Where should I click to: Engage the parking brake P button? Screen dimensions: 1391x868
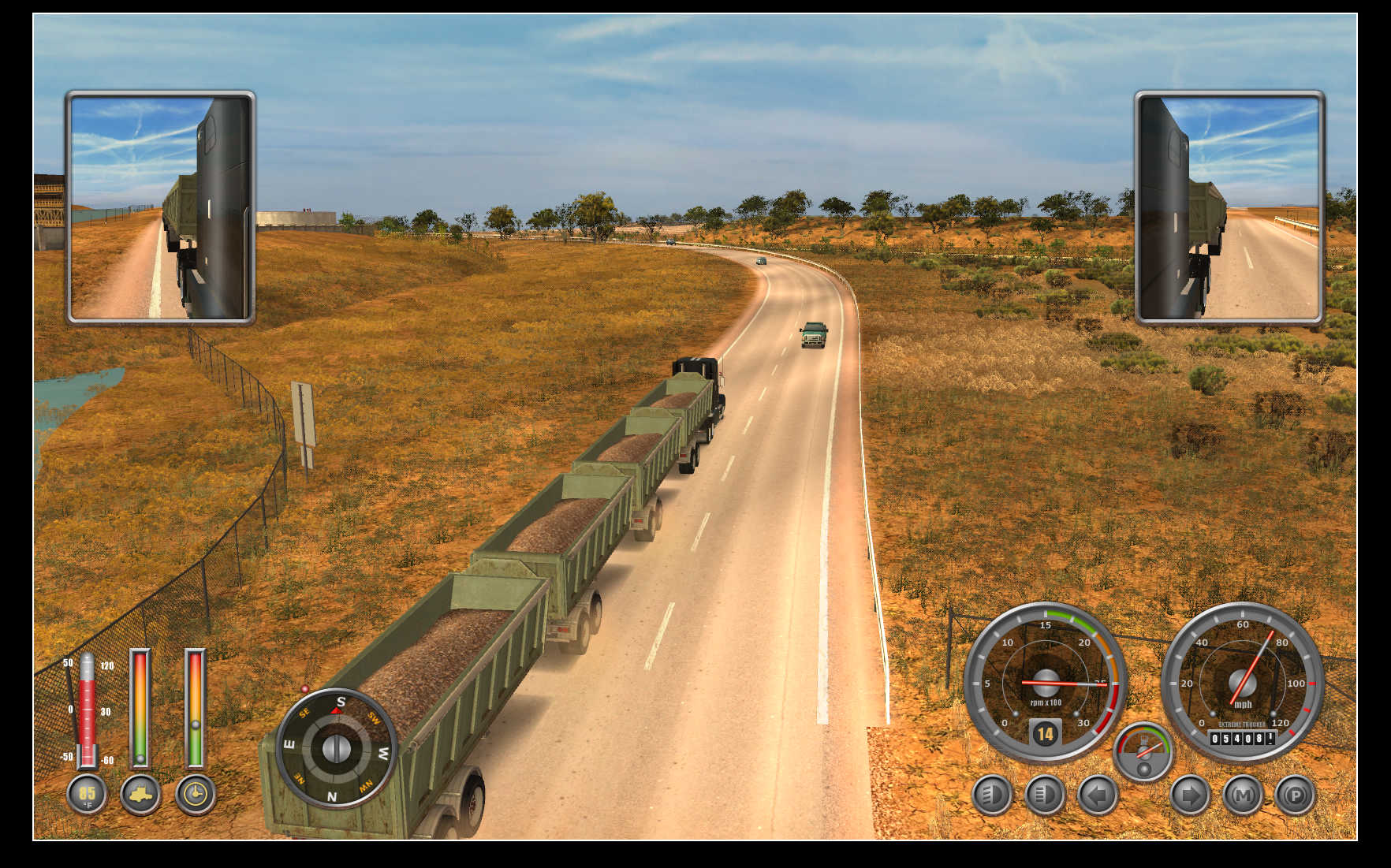[1295, 795]
